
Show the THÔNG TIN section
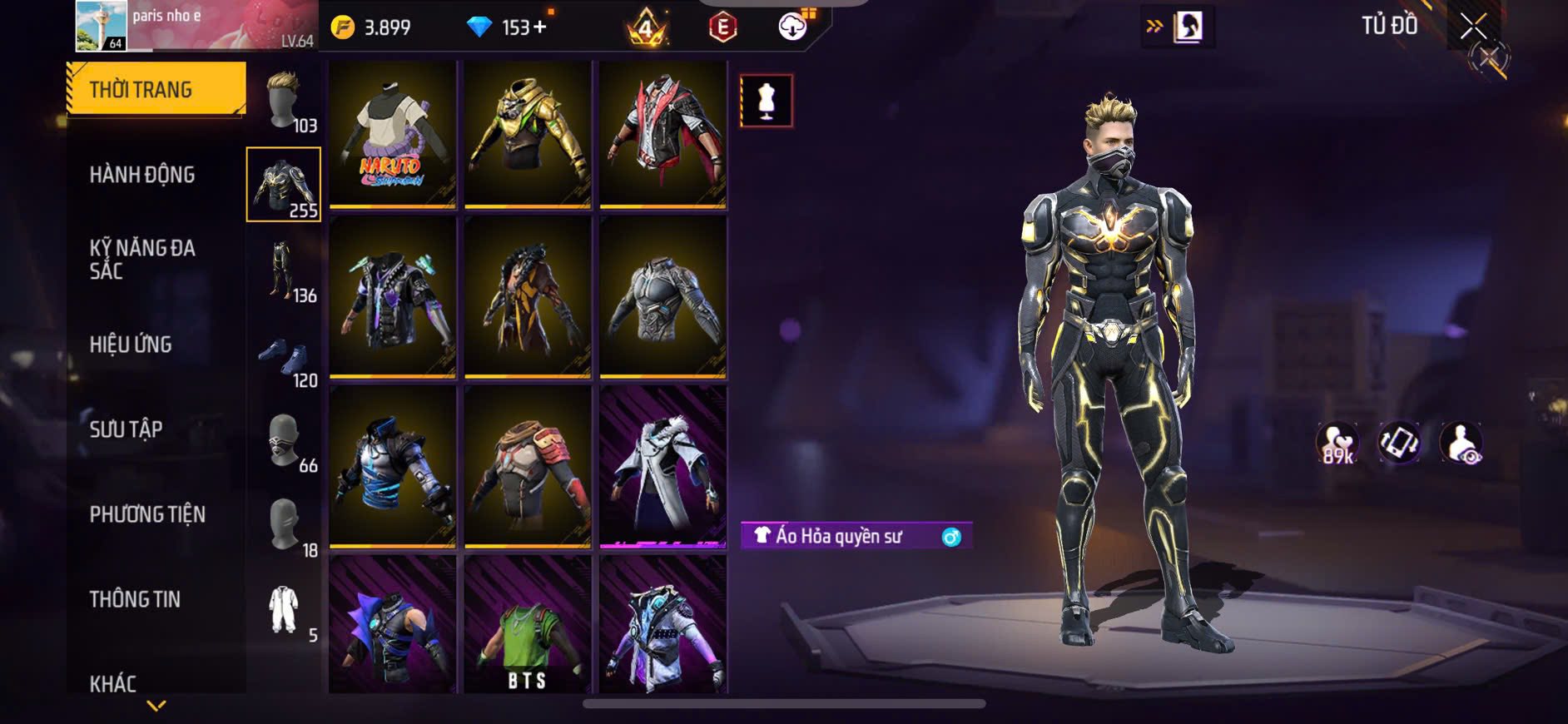pos(135,599)
